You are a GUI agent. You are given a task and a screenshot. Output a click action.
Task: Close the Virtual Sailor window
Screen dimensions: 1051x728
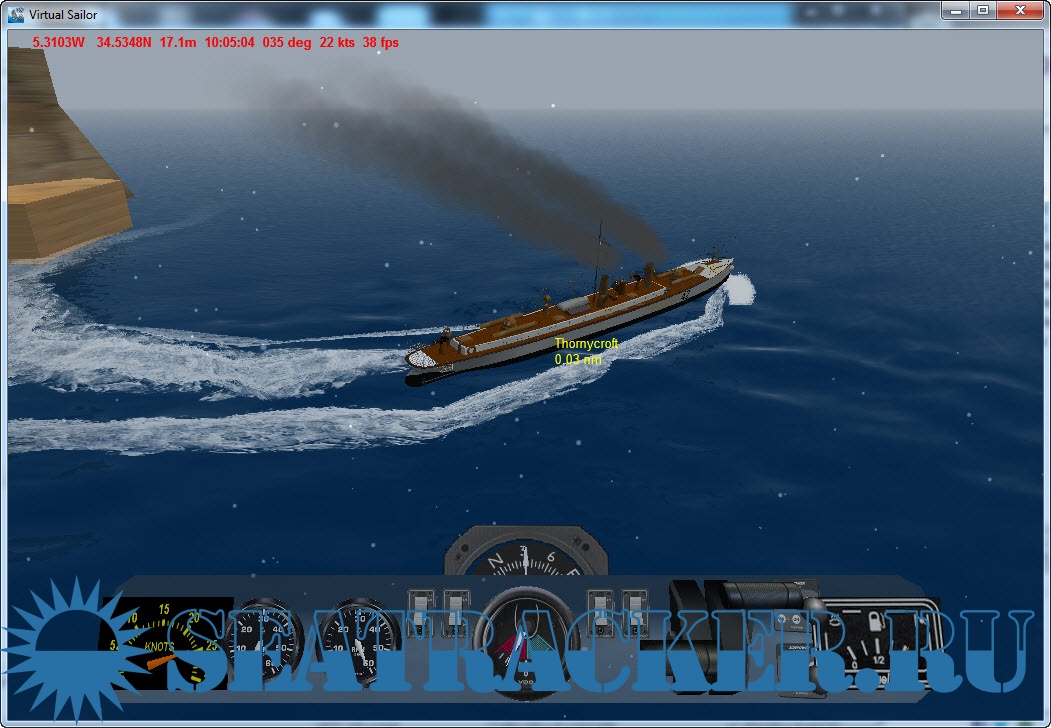click(1018, 10)
